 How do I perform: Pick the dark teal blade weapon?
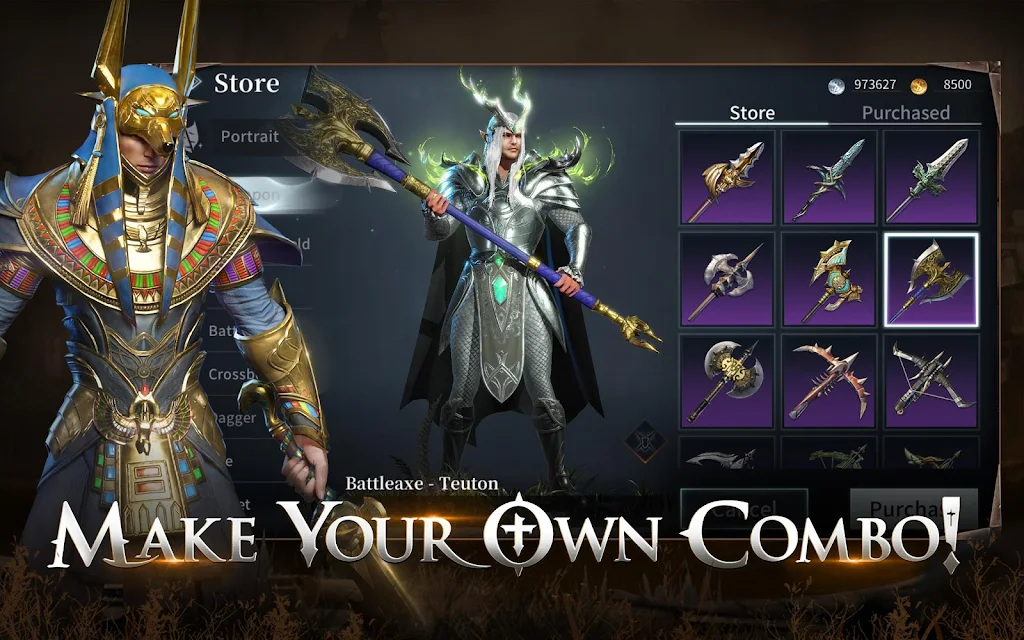829,178
